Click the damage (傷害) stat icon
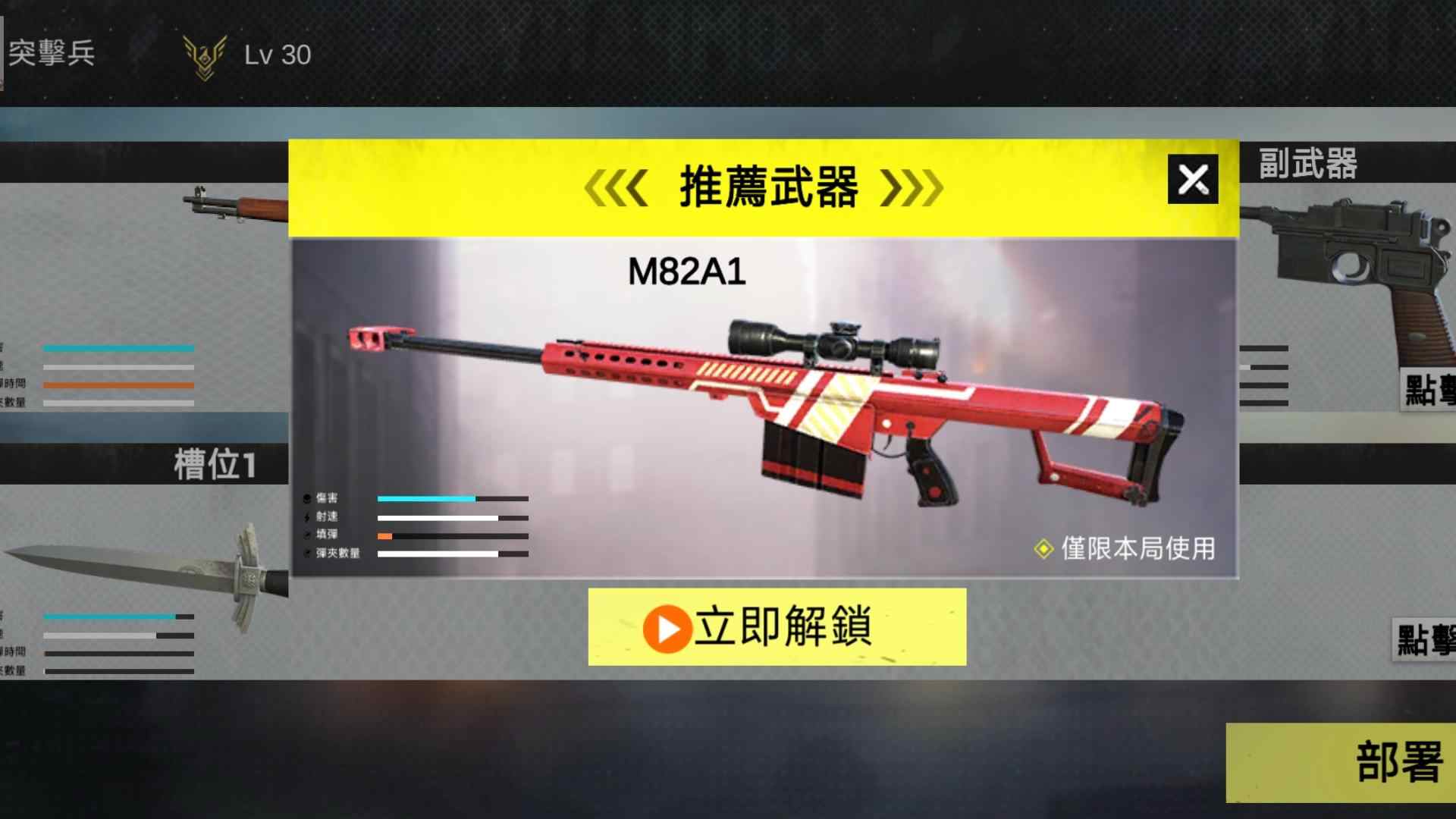The height and width of the screenshot is (819, 1456). pos(306,498)
